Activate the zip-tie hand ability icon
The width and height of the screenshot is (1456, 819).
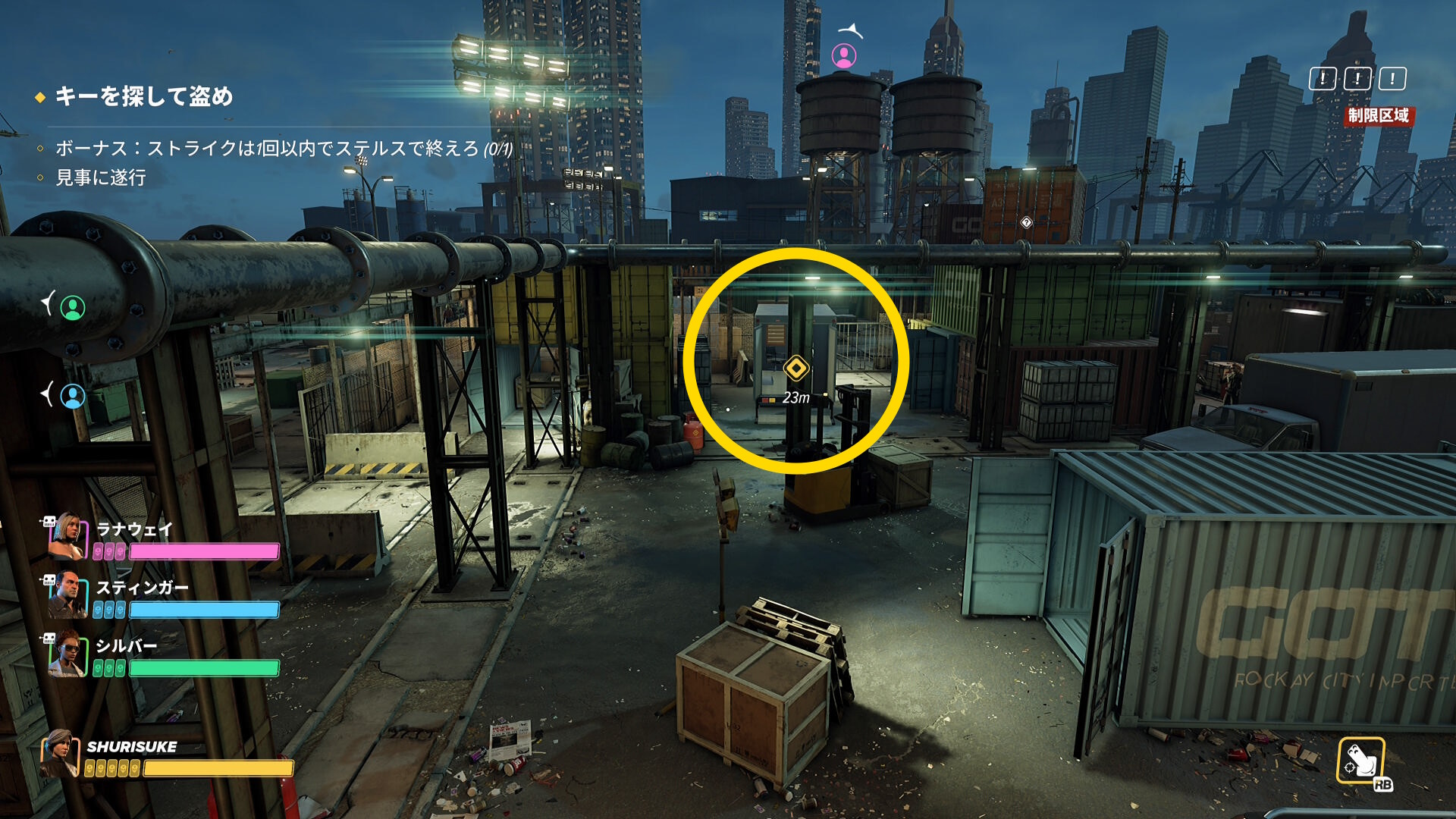pos(1360,760)
